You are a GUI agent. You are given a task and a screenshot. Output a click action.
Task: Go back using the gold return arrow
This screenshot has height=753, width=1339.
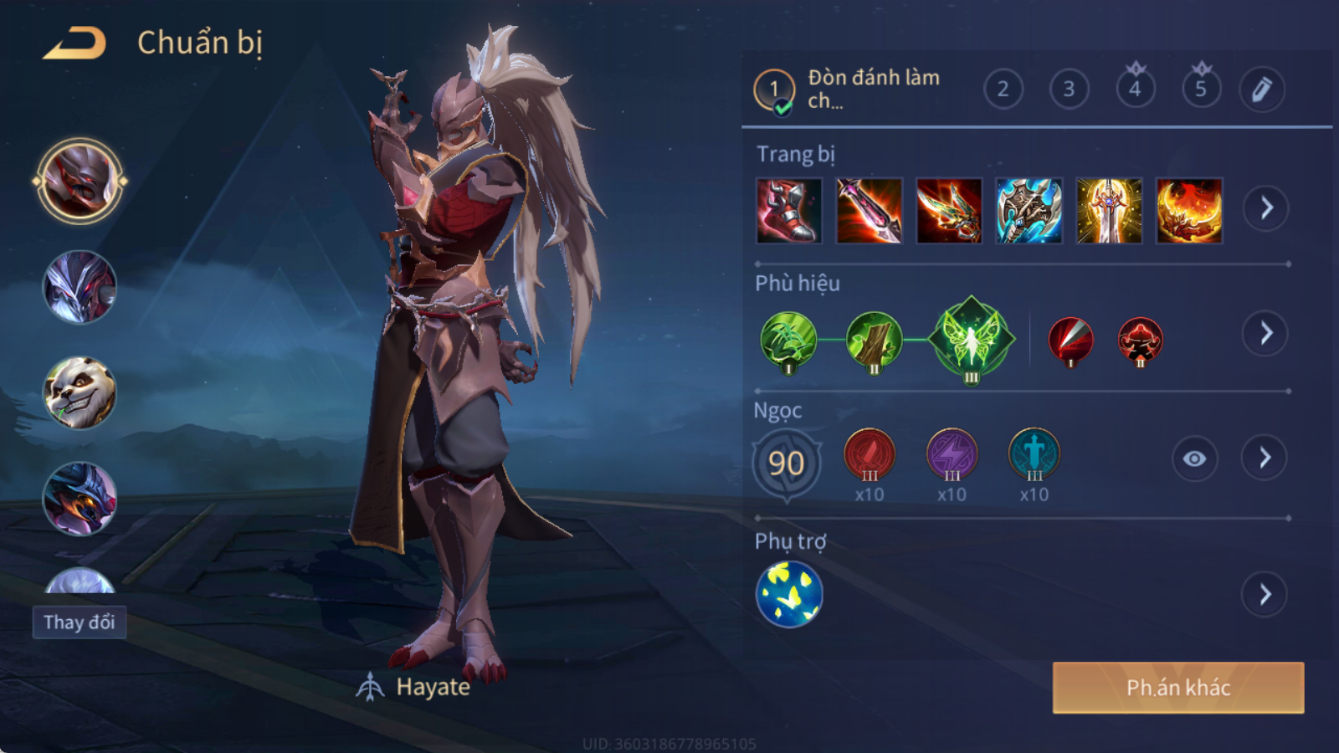[75, 44]
